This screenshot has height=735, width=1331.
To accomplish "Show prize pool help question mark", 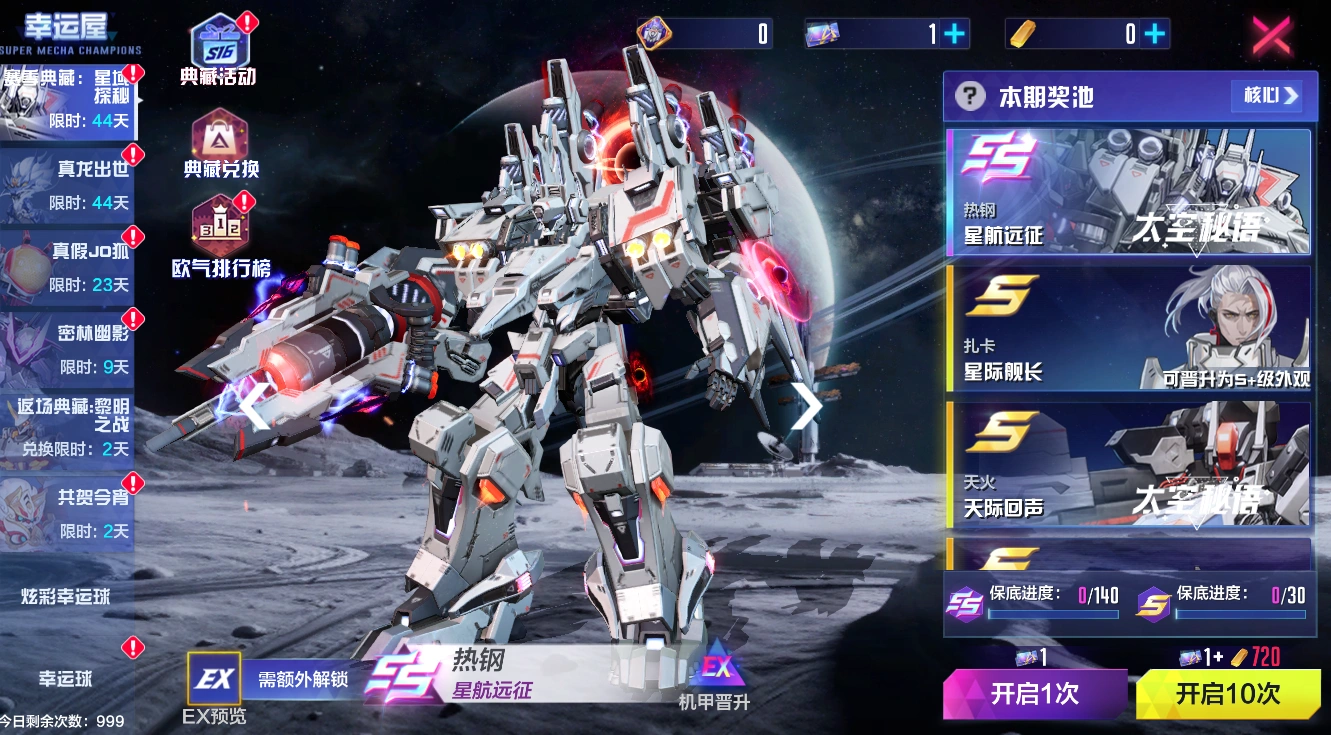I will click(x=969, y=96).
